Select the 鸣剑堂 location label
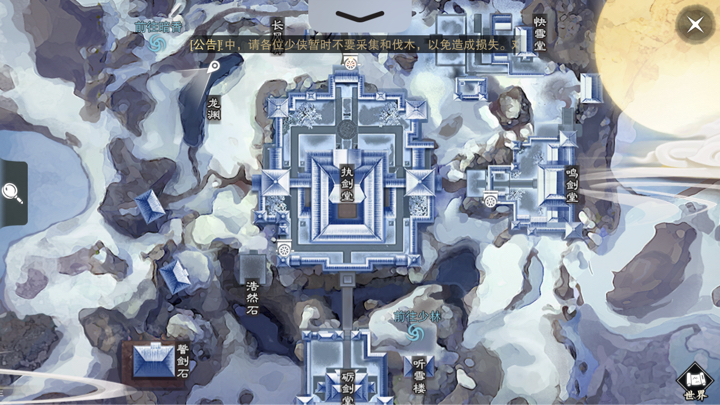720x405 pixels. pyautogui.click(x=571, y=185)
